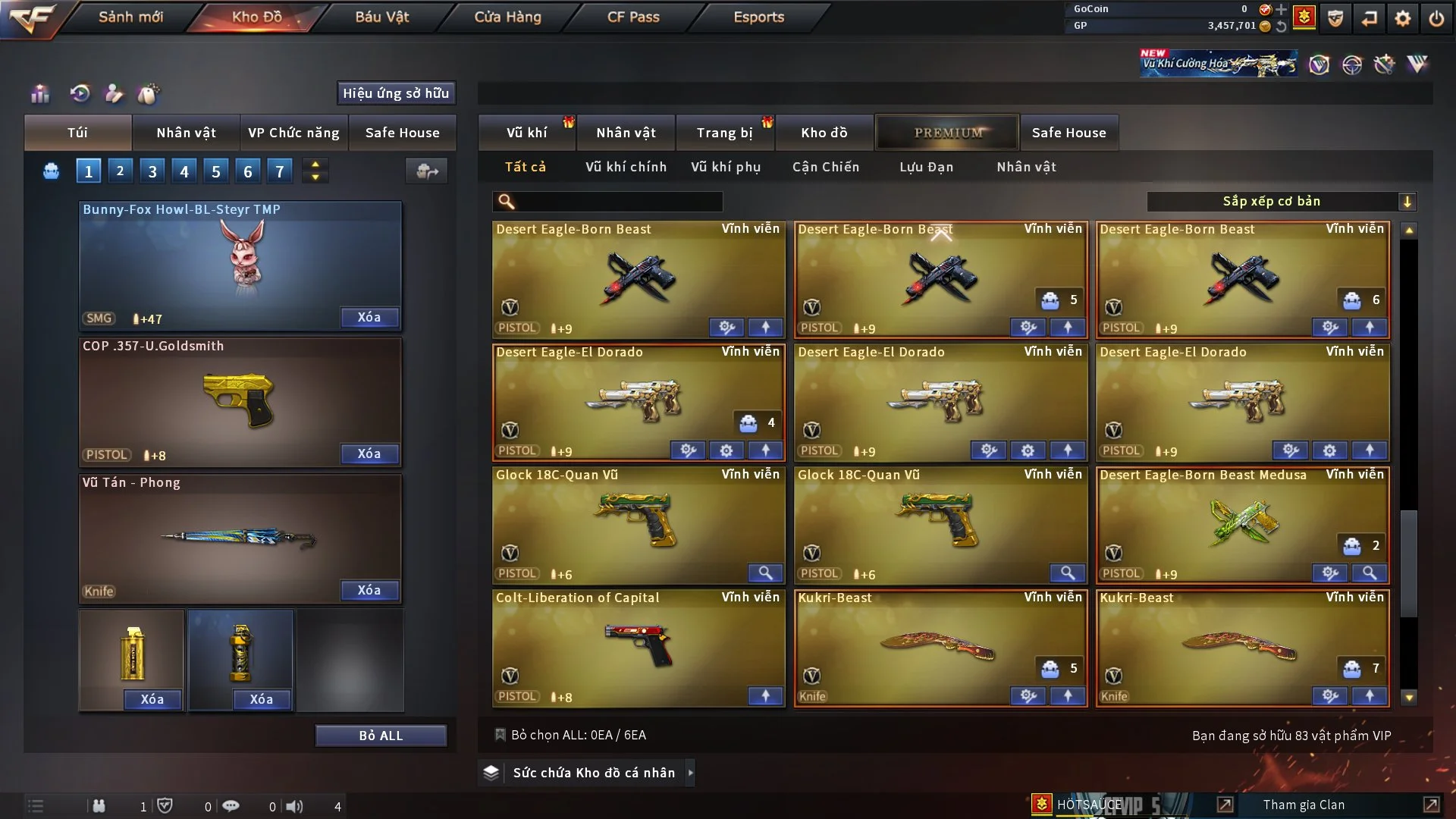Screen dimensions: 1456x819
Task: Show Cận Chiến melee weapons
Action: [826, 167]
